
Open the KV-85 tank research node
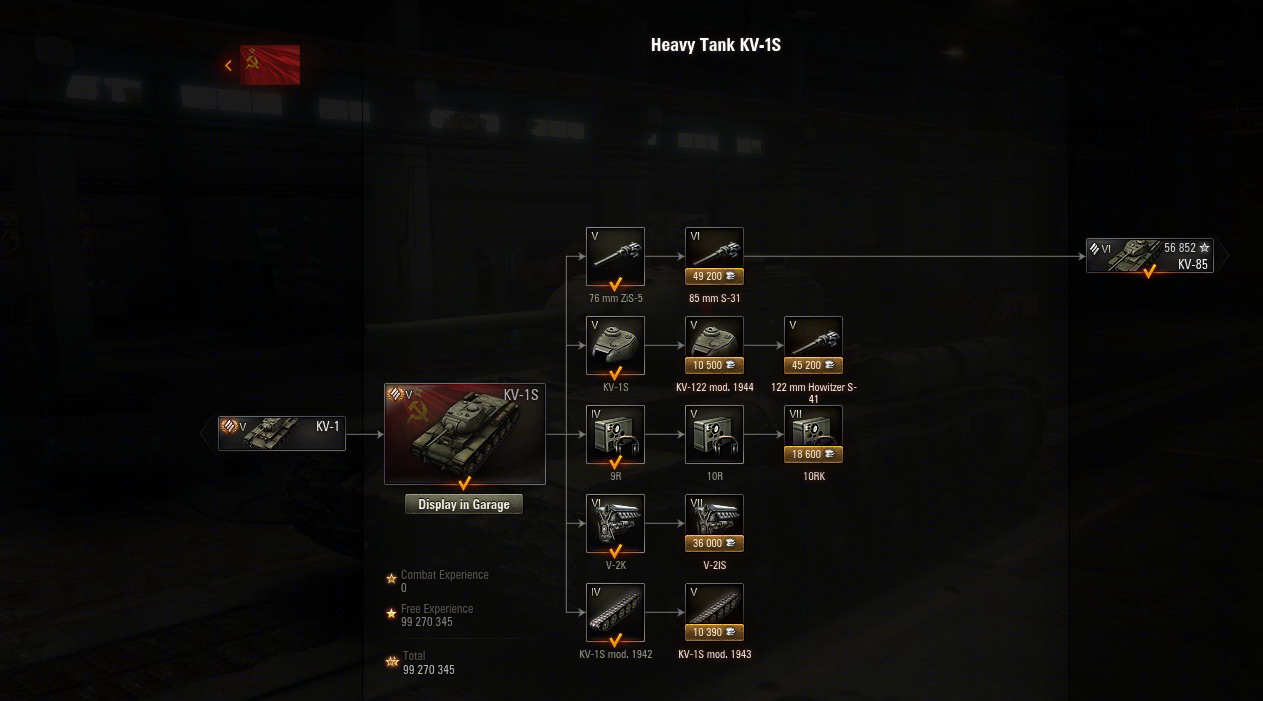[x=1150, y=255]
